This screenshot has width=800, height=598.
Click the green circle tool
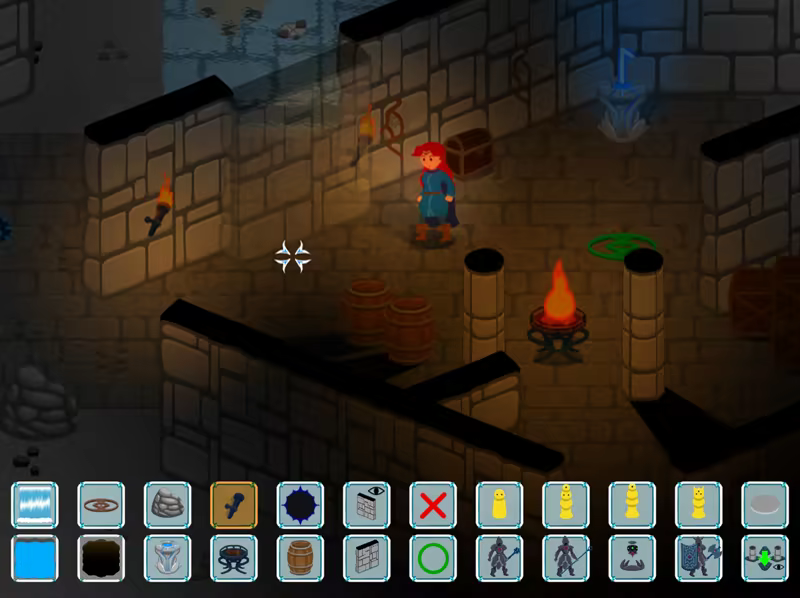432,558
